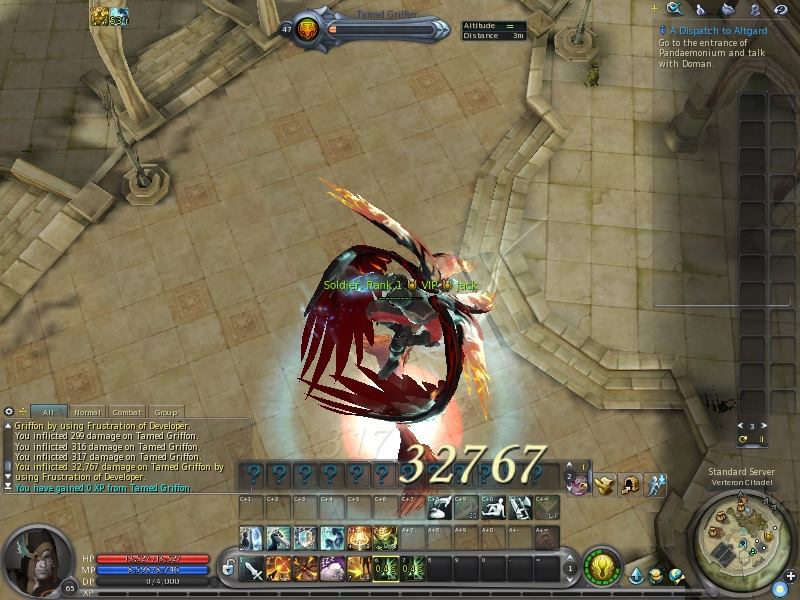This screenshot has height=600, width=800.
Task: Open the Normal chat tab
Action: pyautogui.click(x=86, y=411)
